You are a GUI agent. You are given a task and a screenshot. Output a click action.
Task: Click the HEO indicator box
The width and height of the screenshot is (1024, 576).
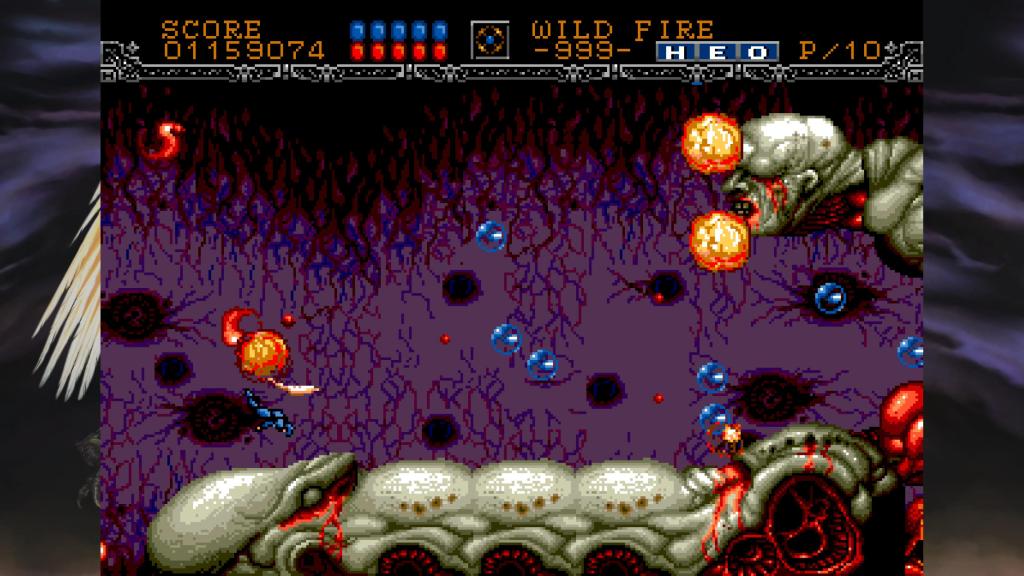click(x=717, y=52)
